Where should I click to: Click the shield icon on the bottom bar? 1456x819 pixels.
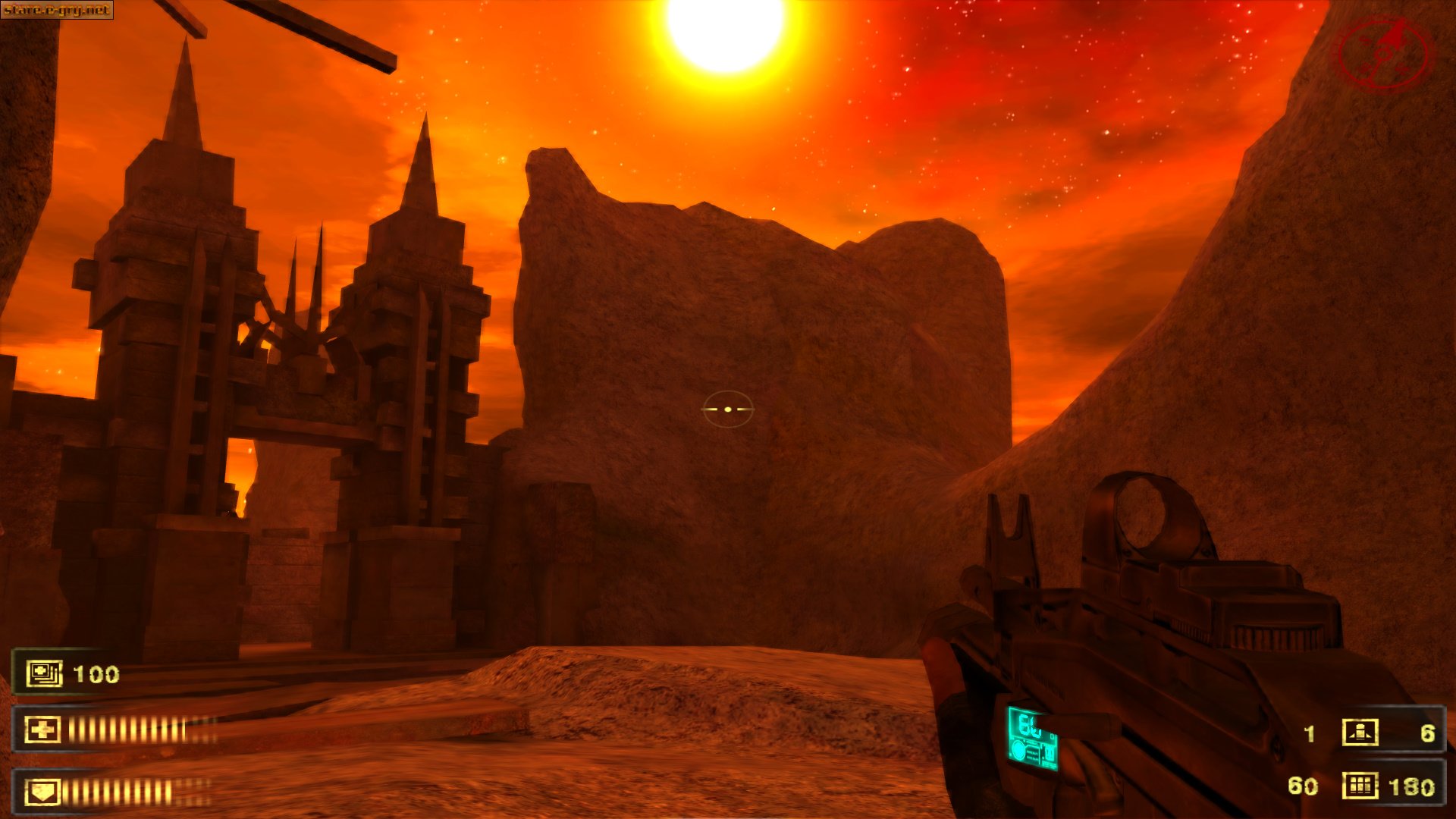42,792
